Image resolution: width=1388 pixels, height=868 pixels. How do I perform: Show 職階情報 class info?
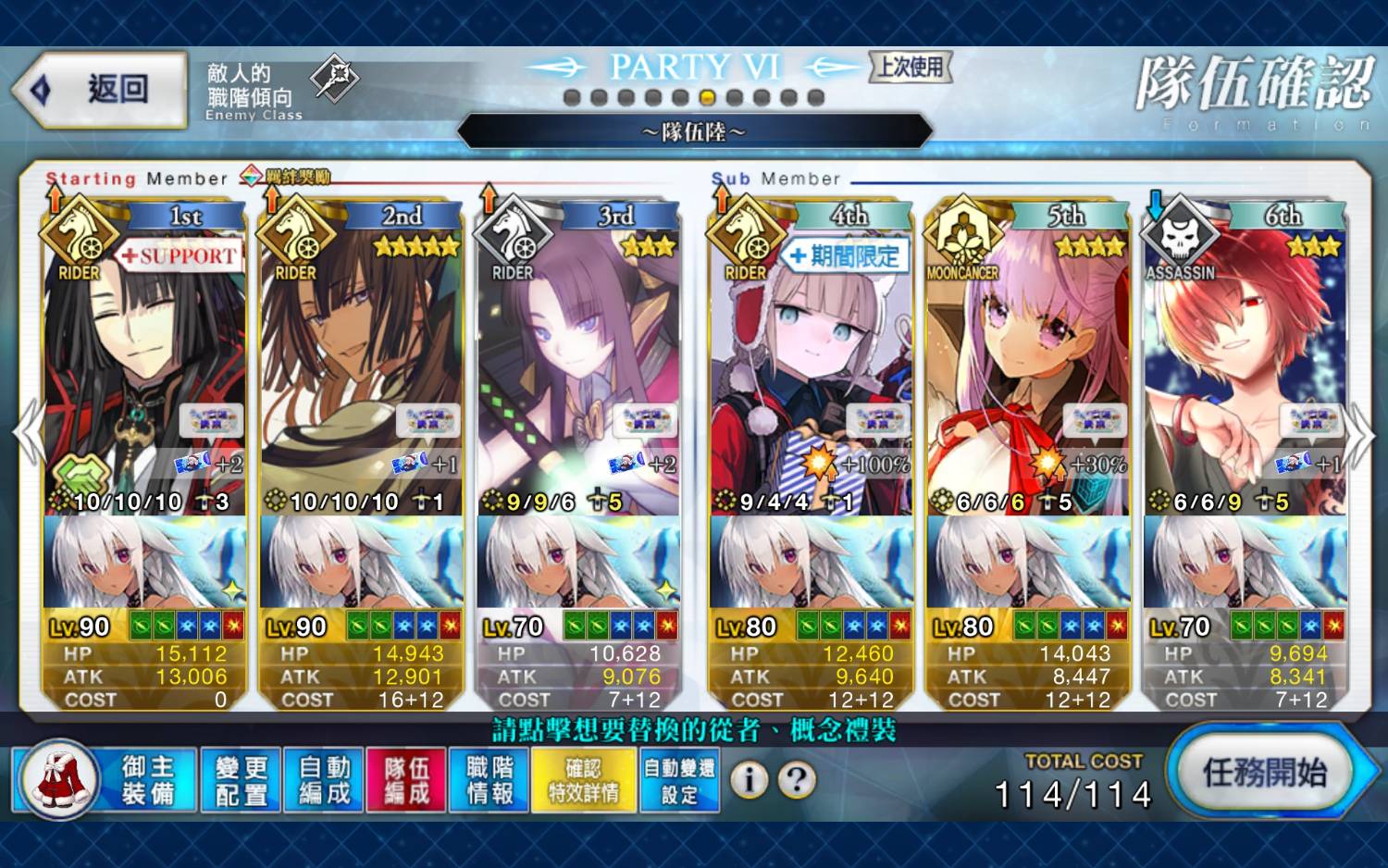490,780
